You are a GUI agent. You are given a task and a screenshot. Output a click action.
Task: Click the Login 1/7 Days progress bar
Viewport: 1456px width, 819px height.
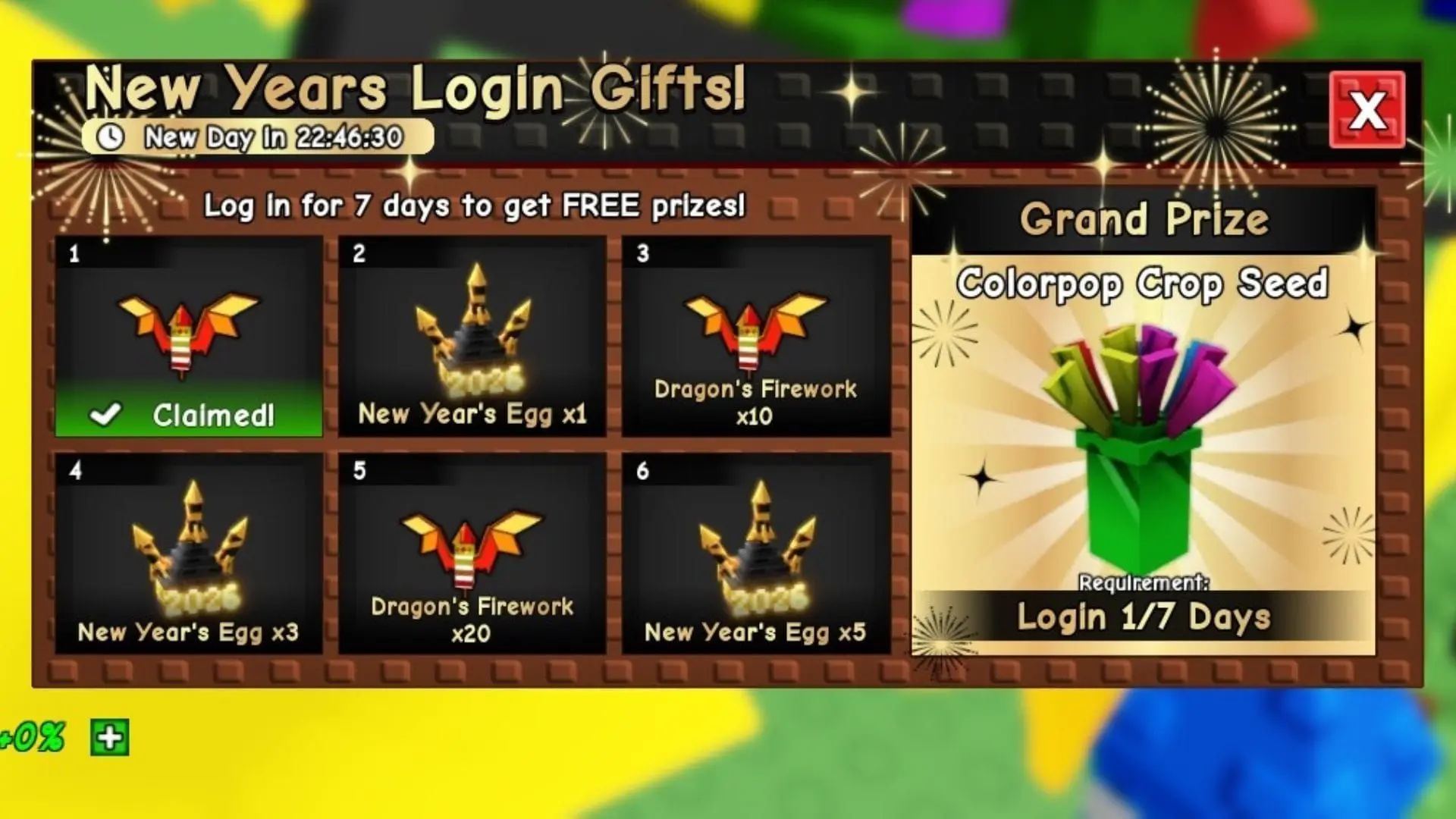[1147, 617]
